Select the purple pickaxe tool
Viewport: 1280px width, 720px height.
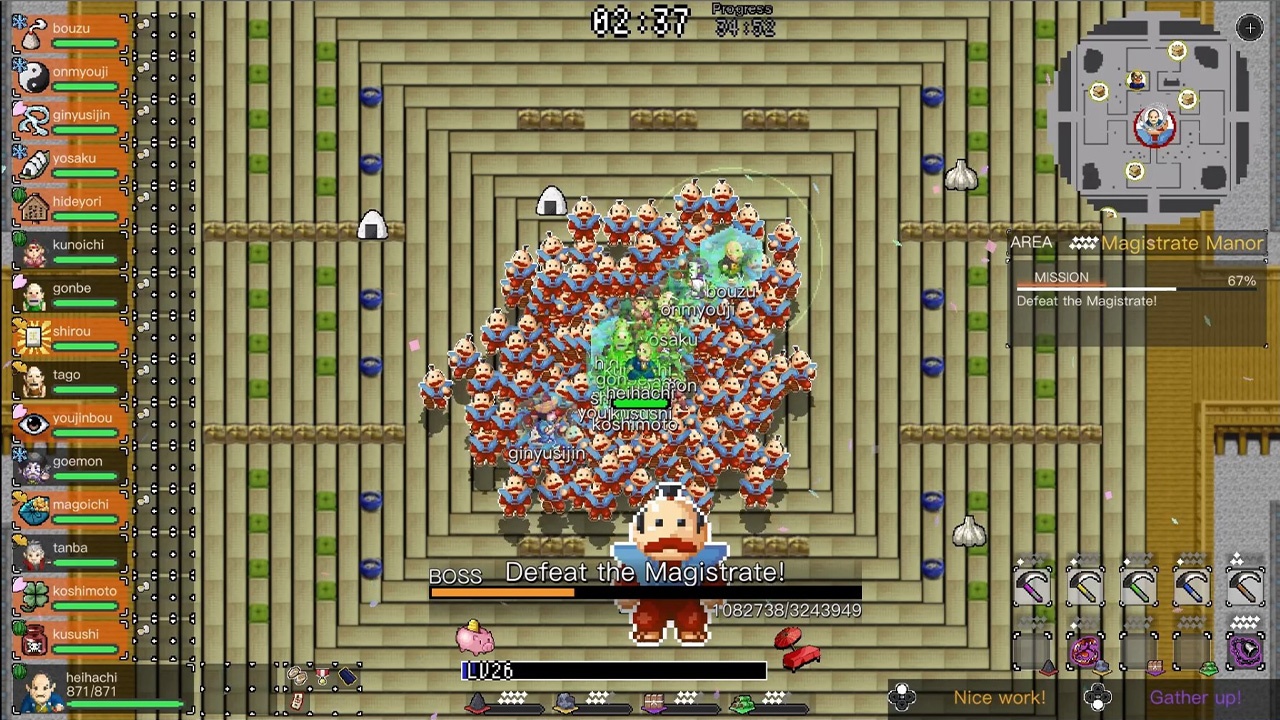(1033, 586)
